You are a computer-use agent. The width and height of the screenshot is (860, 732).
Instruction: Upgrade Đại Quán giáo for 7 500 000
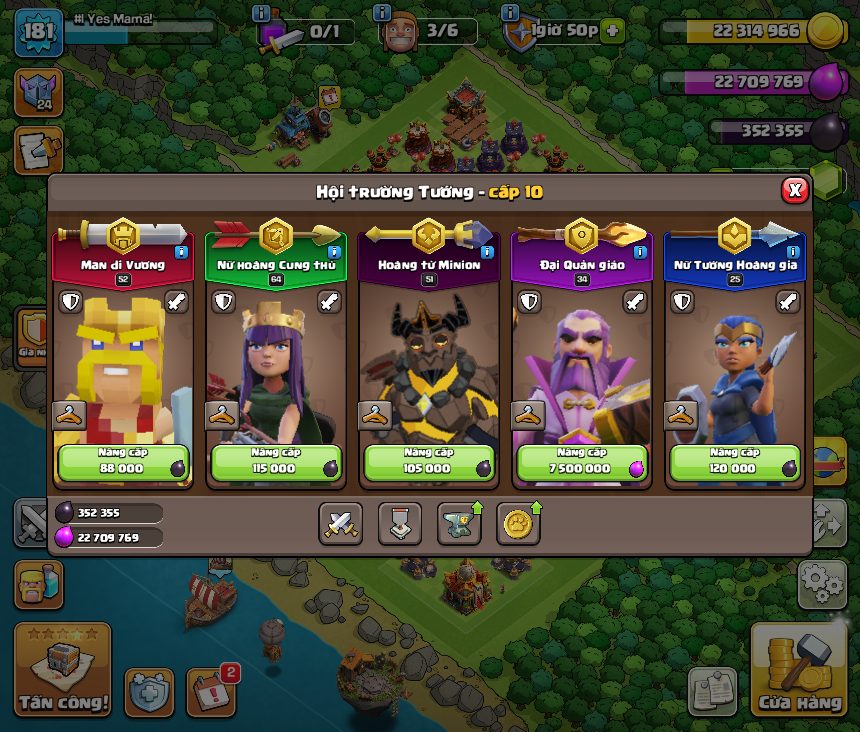[582, 462]
